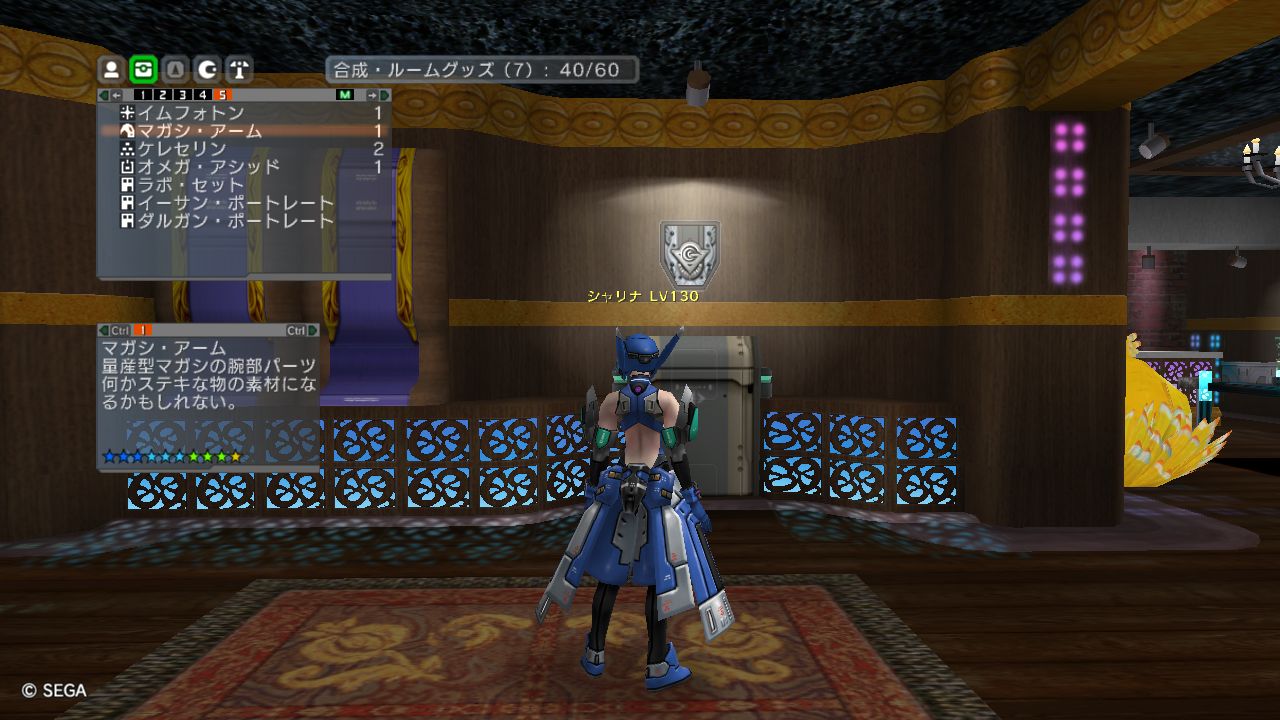Screen dimensions: 1280x720
Task: Open the character menu icon
Action: (112, 69)
